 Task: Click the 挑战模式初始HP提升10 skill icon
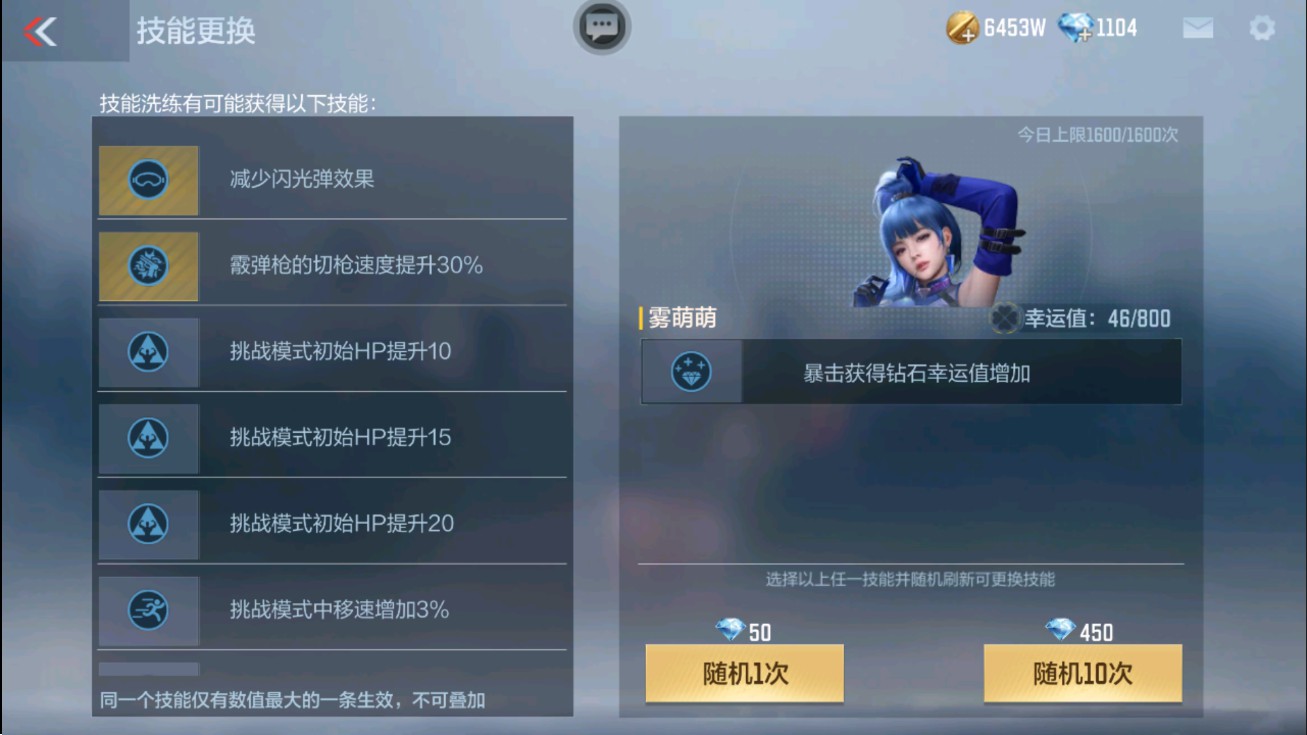click(148, 353)
